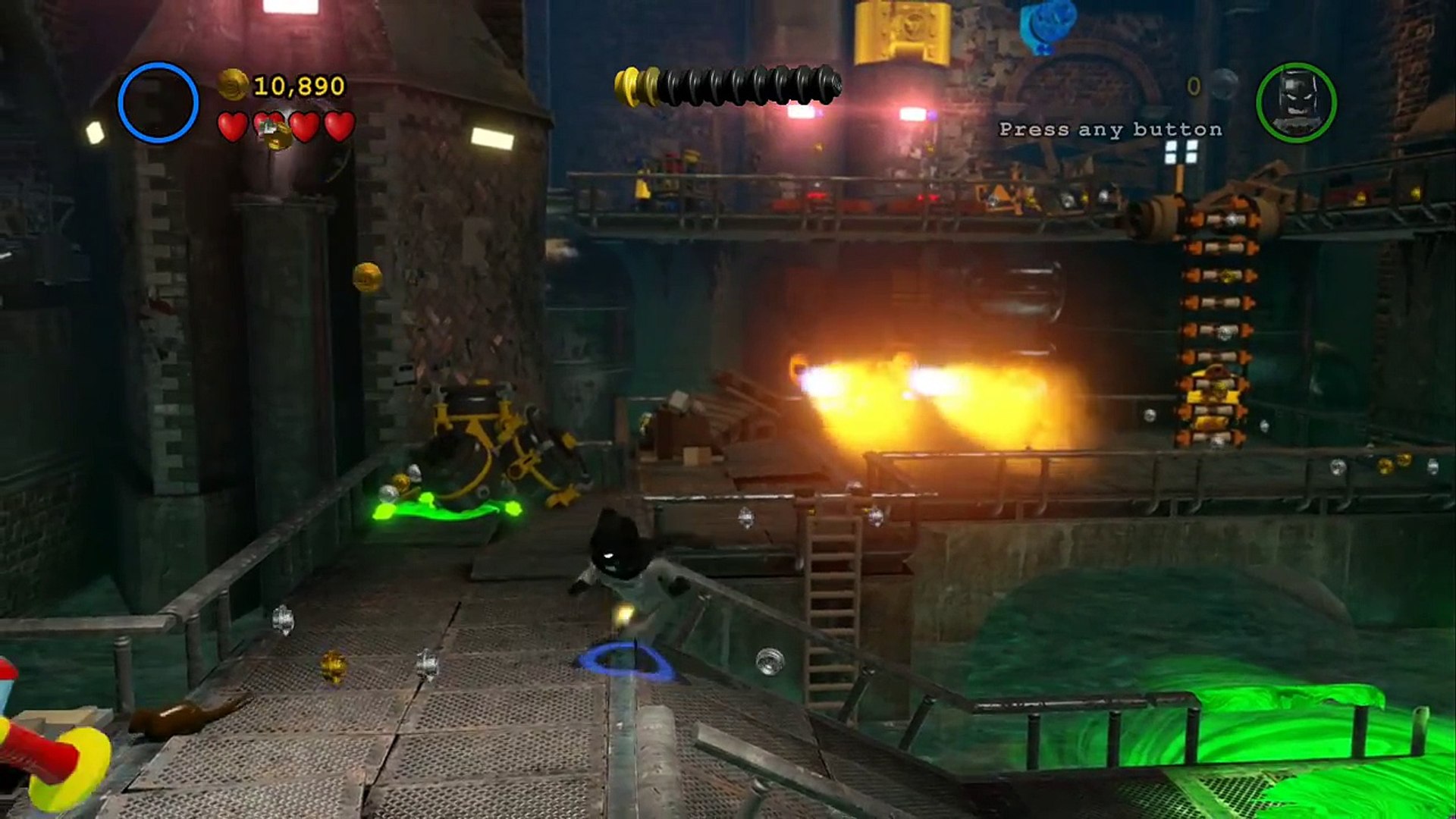Select player one's blue-ringed character portrait
The width and height of the screenshot is (1456, 819).
[x=158, y=102]
